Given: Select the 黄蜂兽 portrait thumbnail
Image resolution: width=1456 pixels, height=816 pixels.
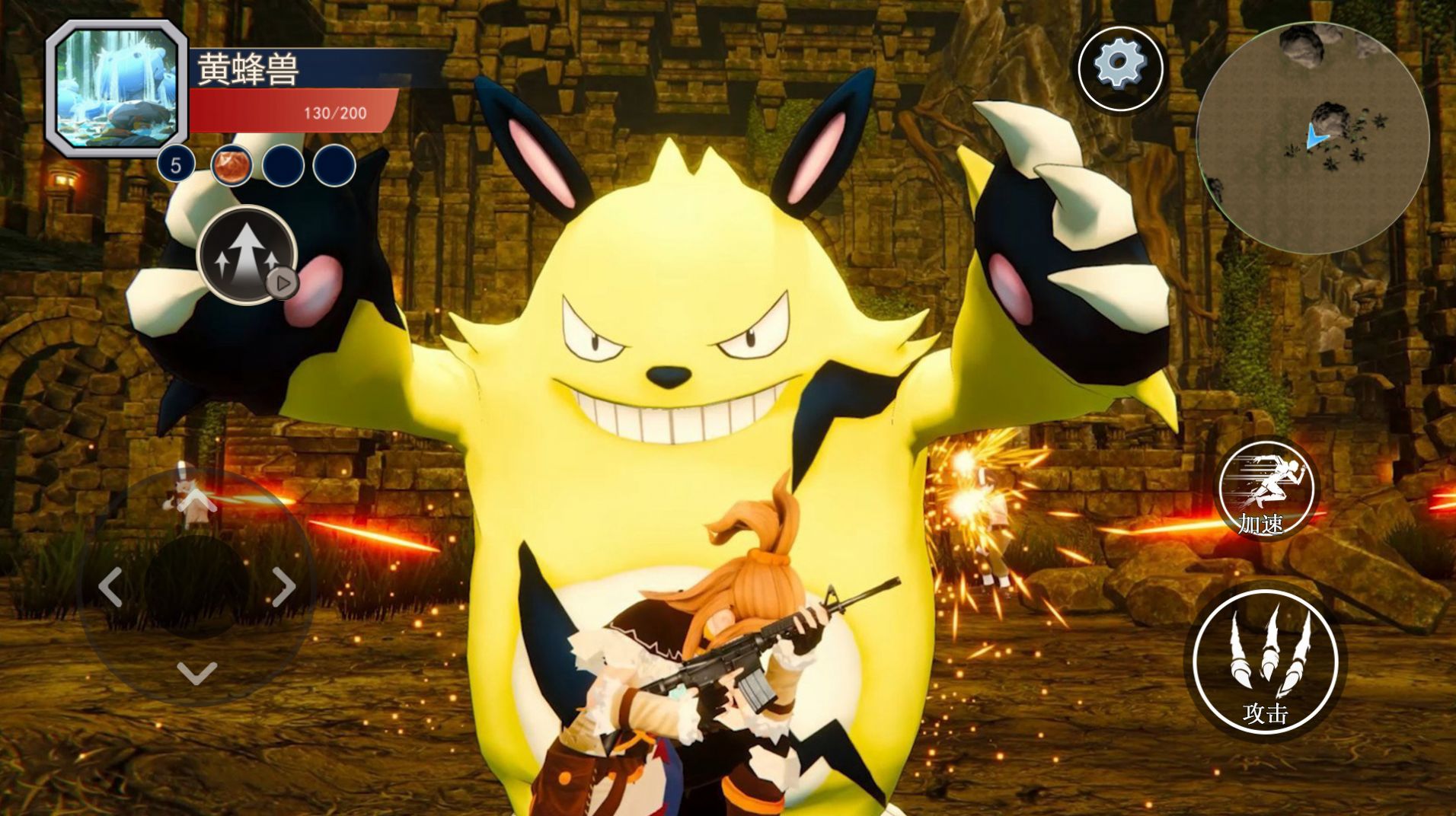Looking at the screenshot, I should point(117,89).
